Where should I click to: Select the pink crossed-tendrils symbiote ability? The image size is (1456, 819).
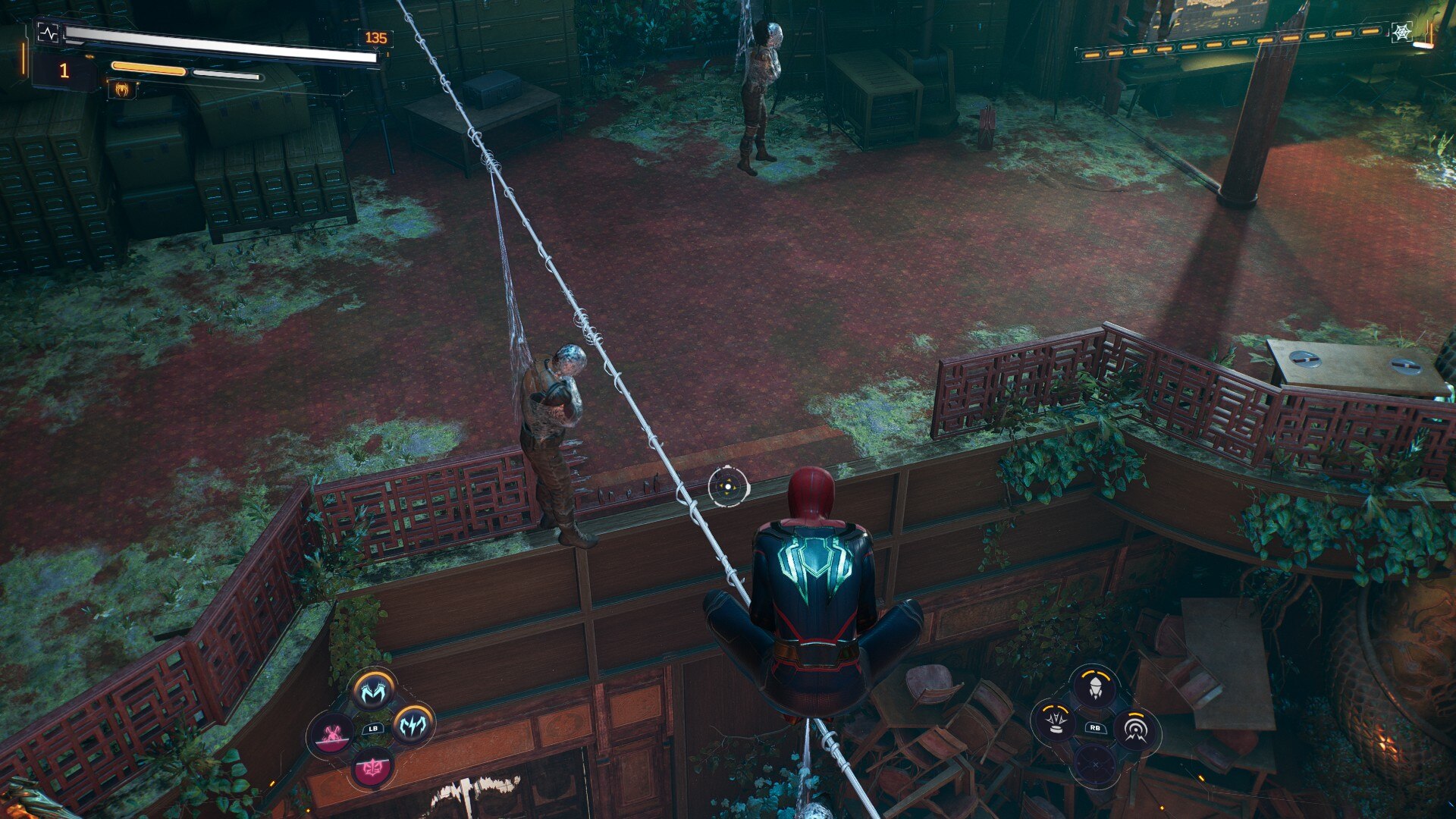click(x=332, y=734)
